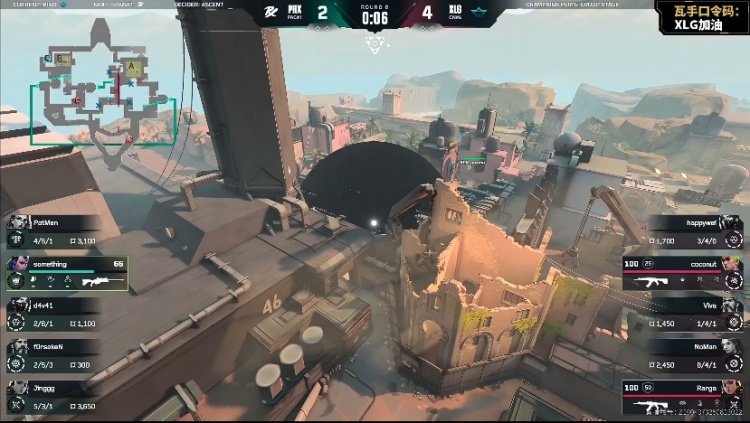Screen dimensions: 750x423
Task: Switch view to Rarga's card
Action: (x=683, y=397)
